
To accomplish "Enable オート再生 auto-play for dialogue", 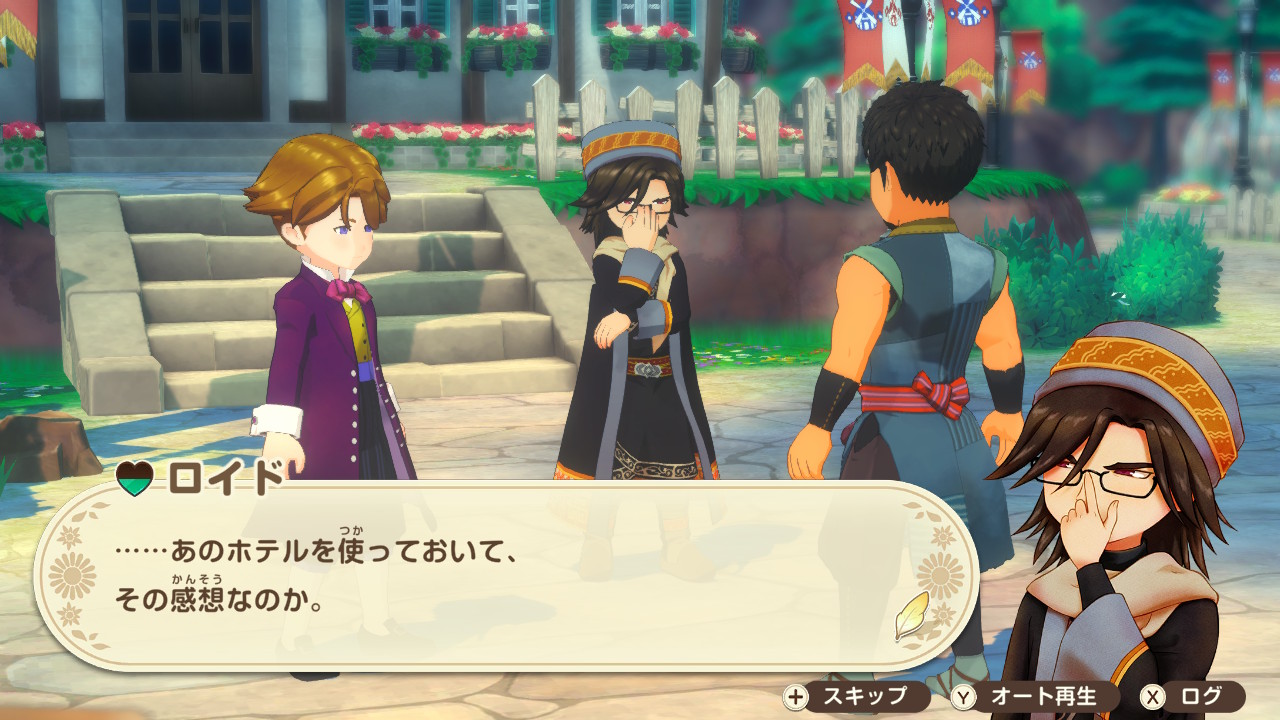I will [x=1025, y=697].
